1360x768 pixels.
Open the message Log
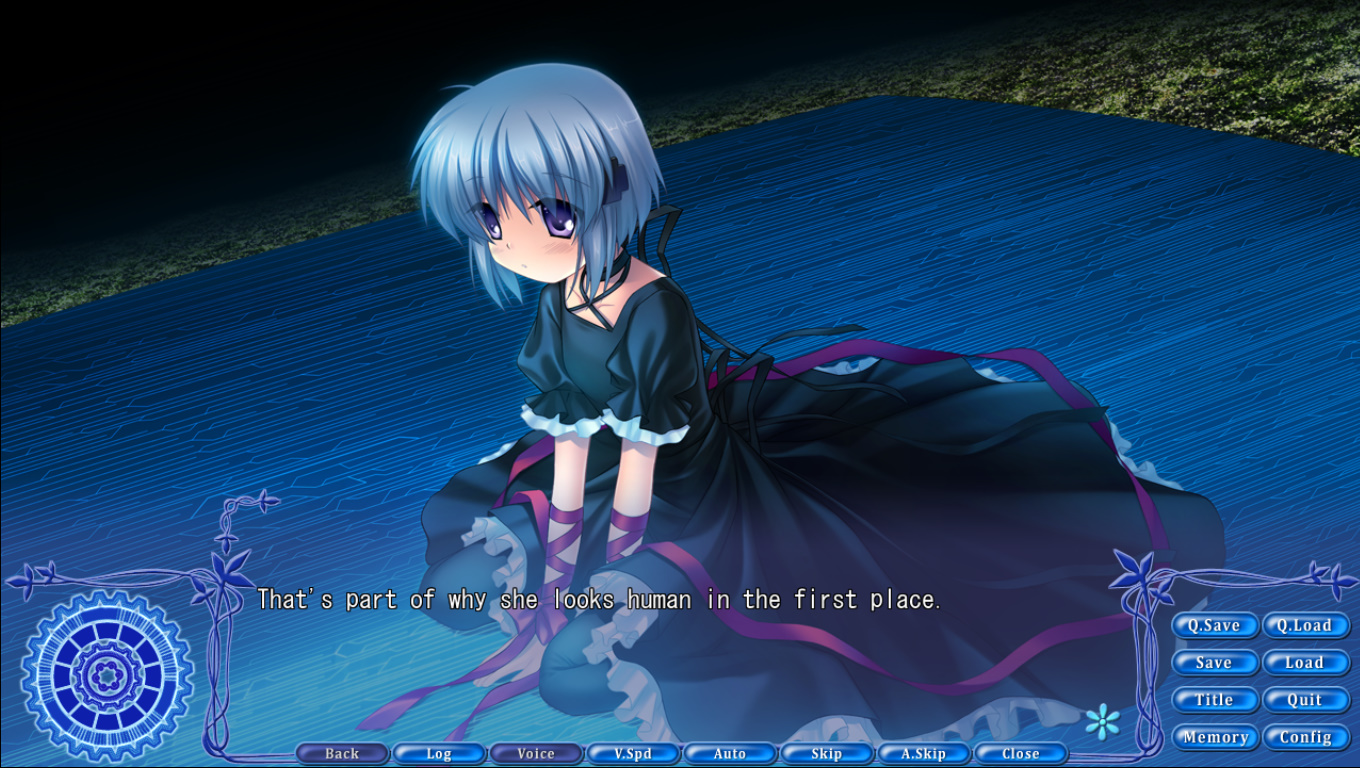[439, 754]
